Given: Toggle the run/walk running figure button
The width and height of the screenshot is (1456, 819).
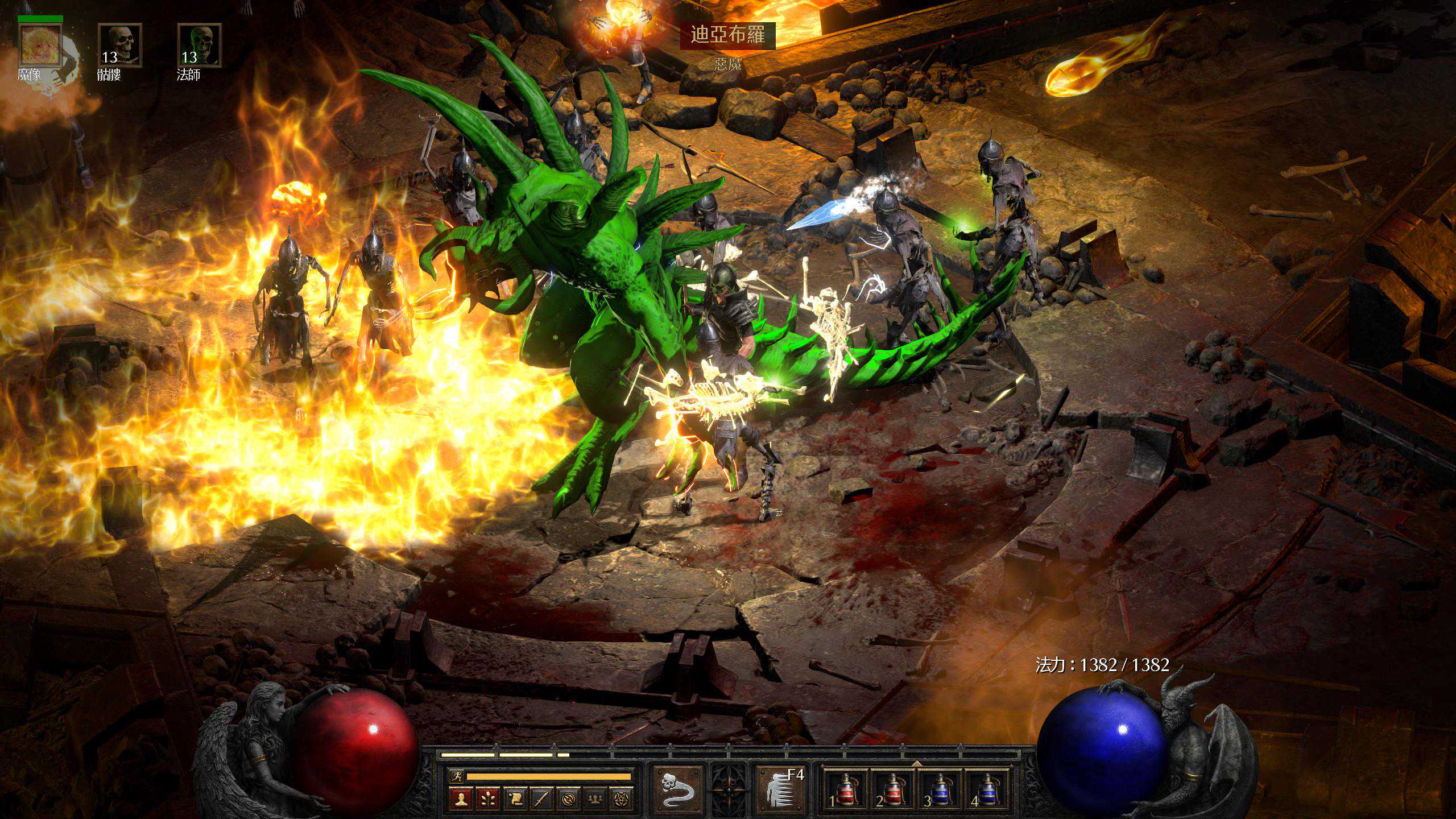Looking at the screenshot, I should pos(456,776).
